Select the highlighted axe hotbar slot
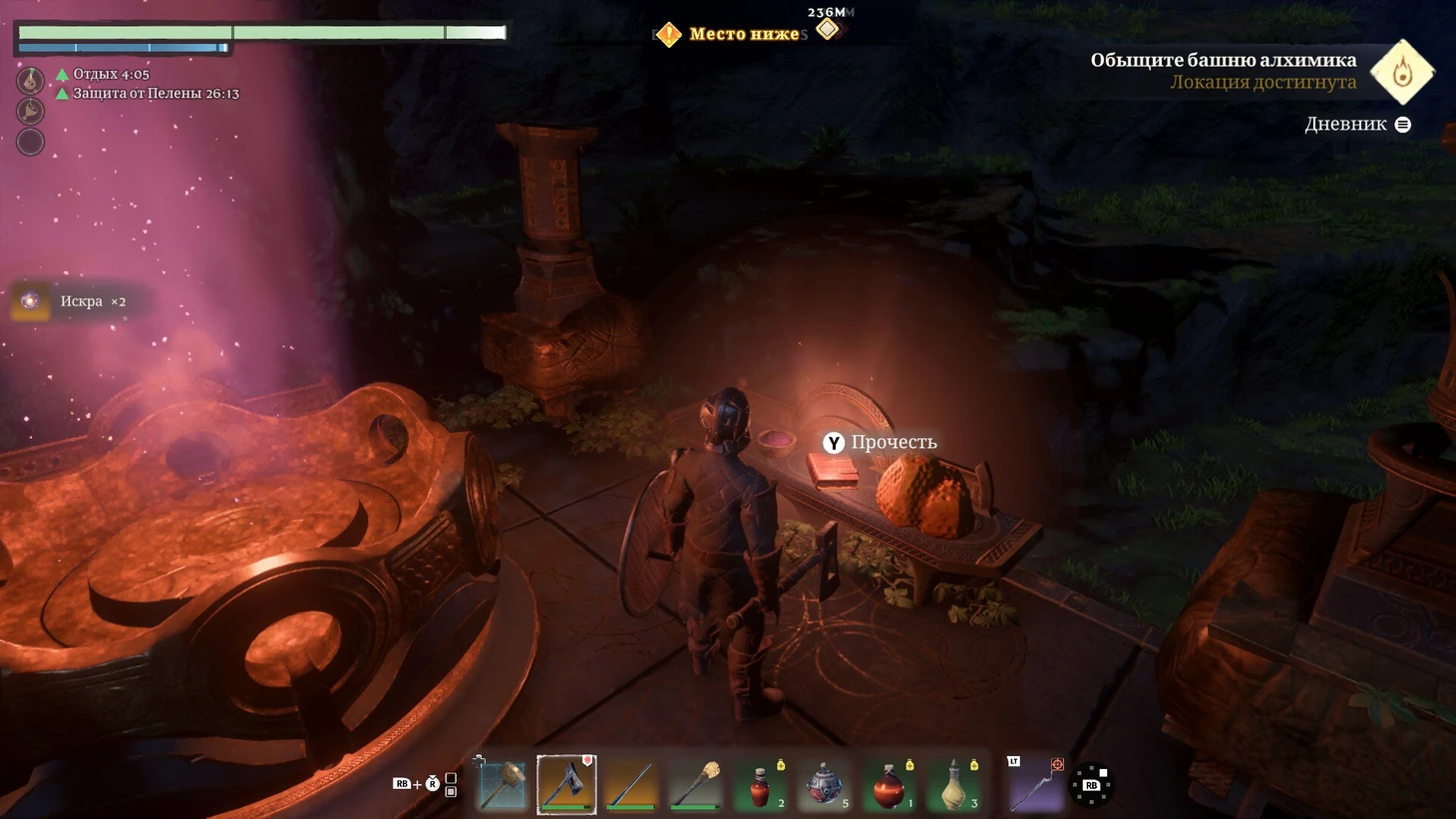Viewport: 1456px width, 819px height. click(x=566, y=784)
